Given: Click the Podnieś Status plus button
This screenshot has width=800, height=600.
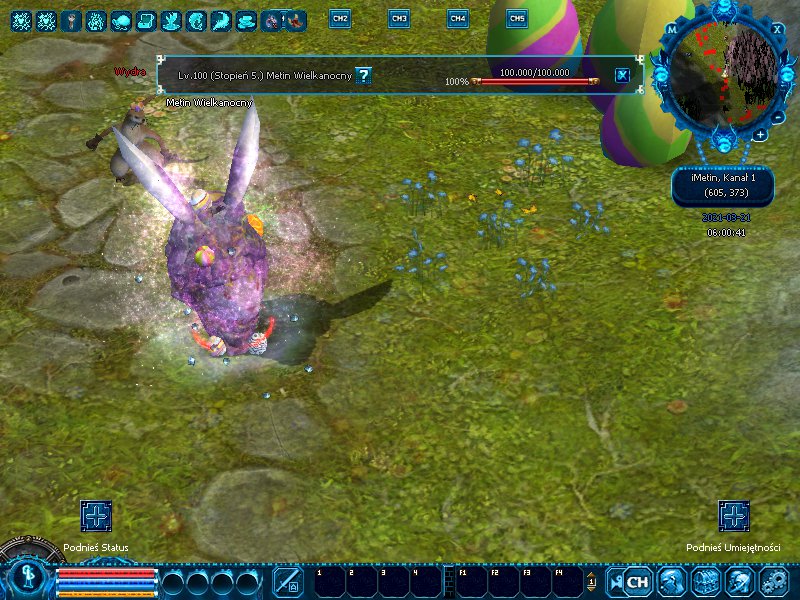Looking at the screenshot, I should click(96, 517).
